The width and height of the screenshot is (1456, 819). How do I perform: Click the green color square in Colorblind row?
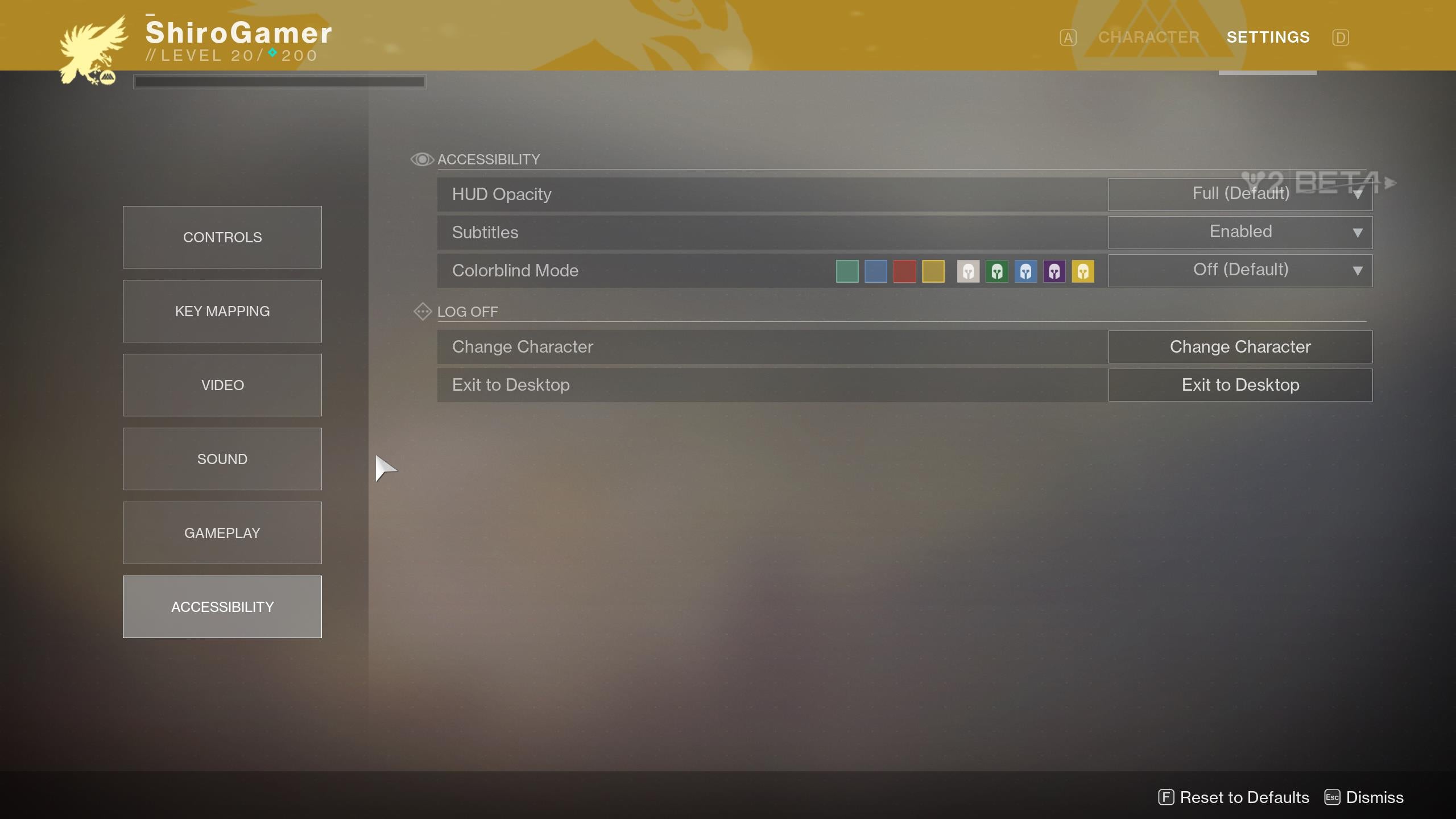[846, 271]
